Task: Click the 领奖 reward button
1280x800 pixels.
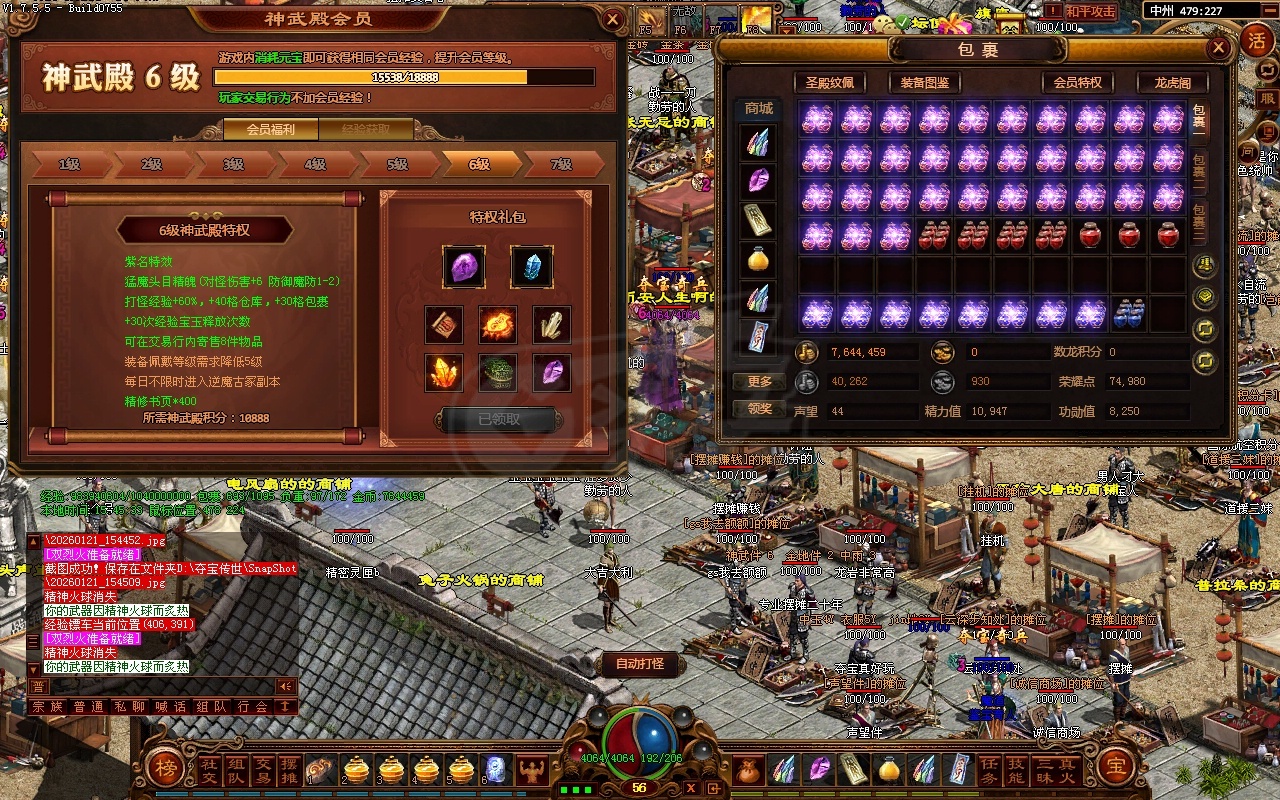Action: 759,409
